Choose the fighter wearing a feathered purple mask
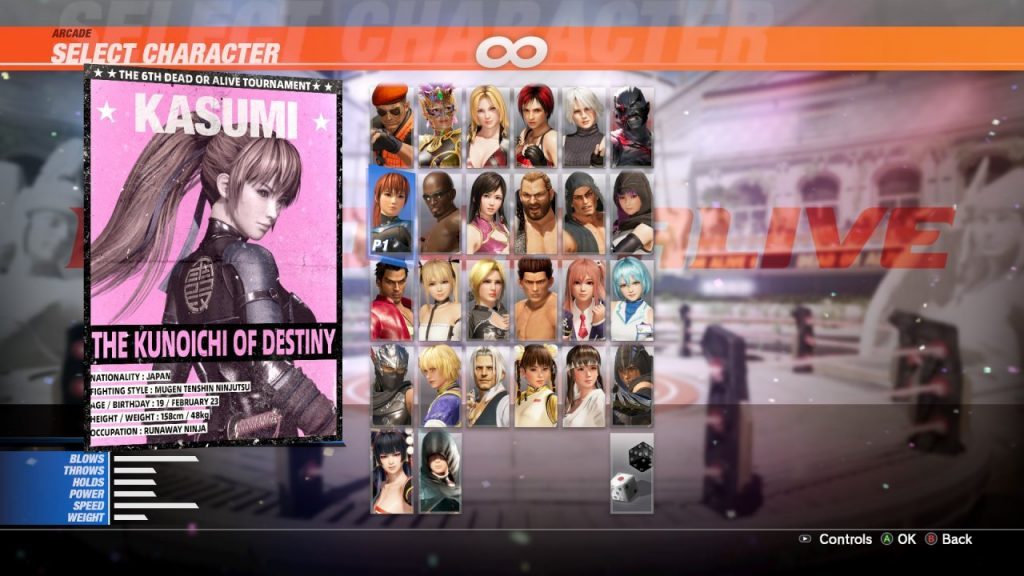 439,126
